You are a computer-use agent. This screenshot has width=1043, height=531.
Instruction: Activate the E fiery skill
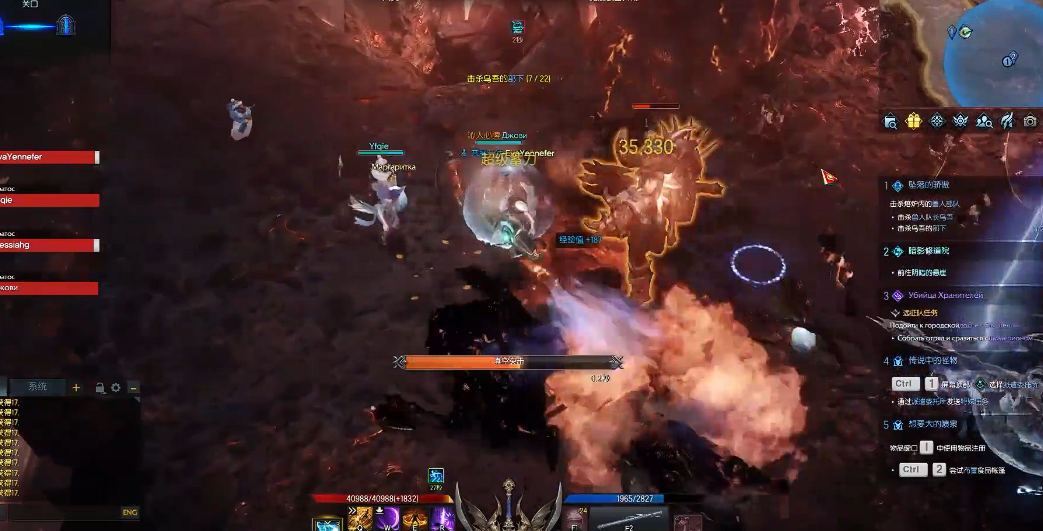(414, 519)
